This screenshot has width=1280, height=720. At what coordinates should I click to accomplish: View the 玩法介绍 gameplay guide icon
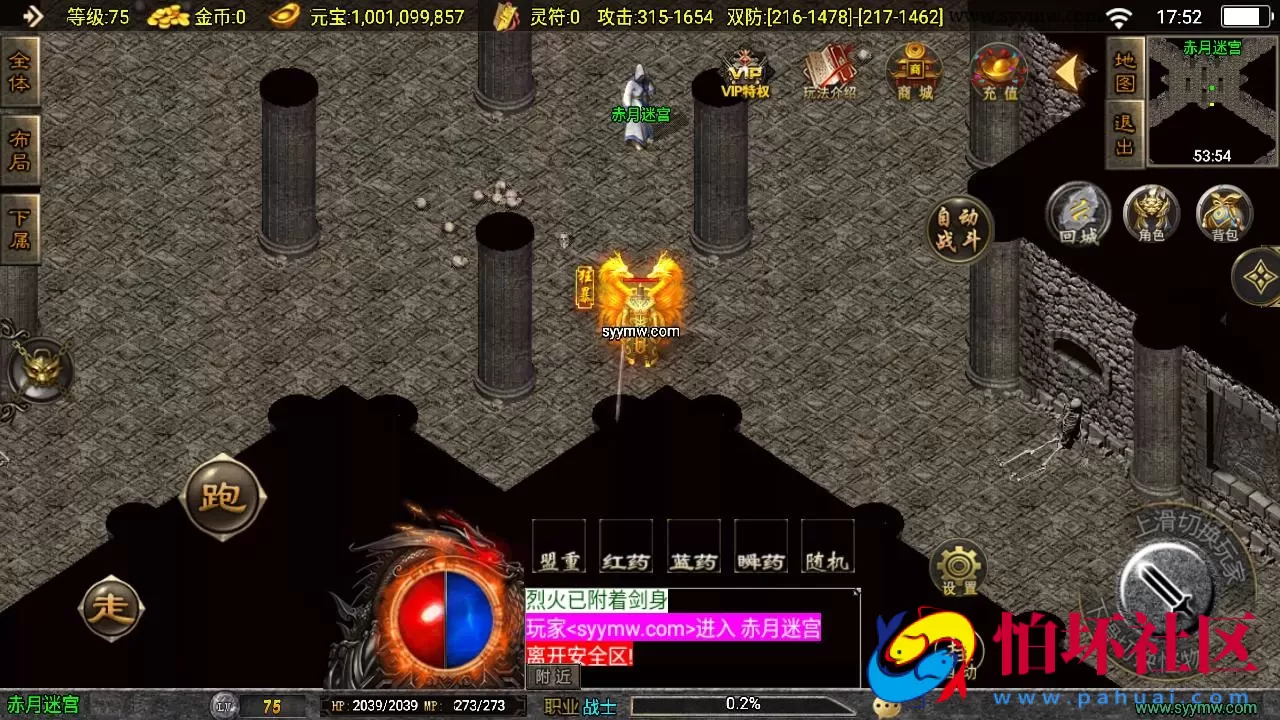(830, 72)
